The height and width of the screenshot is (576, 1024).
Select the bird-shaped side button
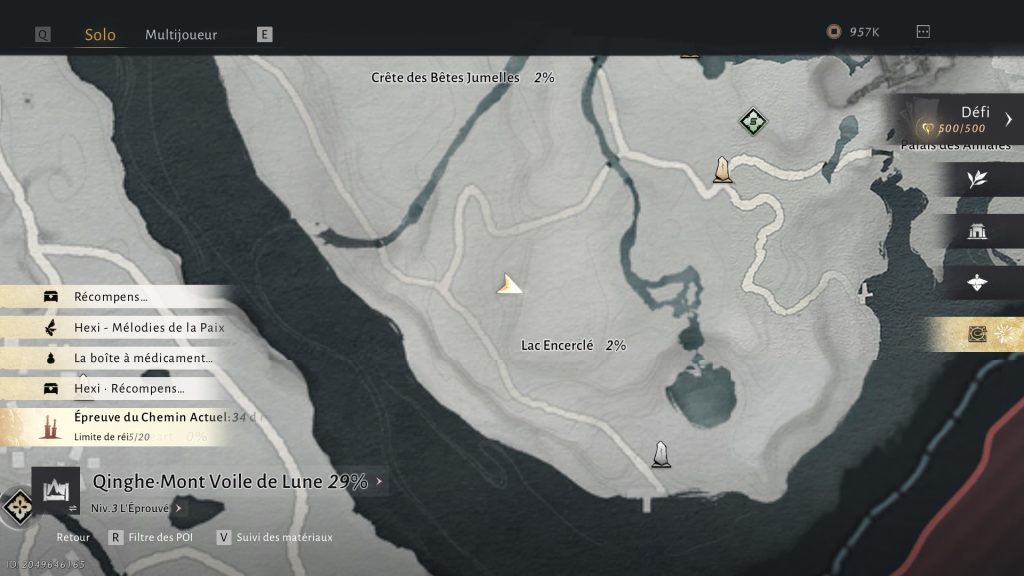977,283
